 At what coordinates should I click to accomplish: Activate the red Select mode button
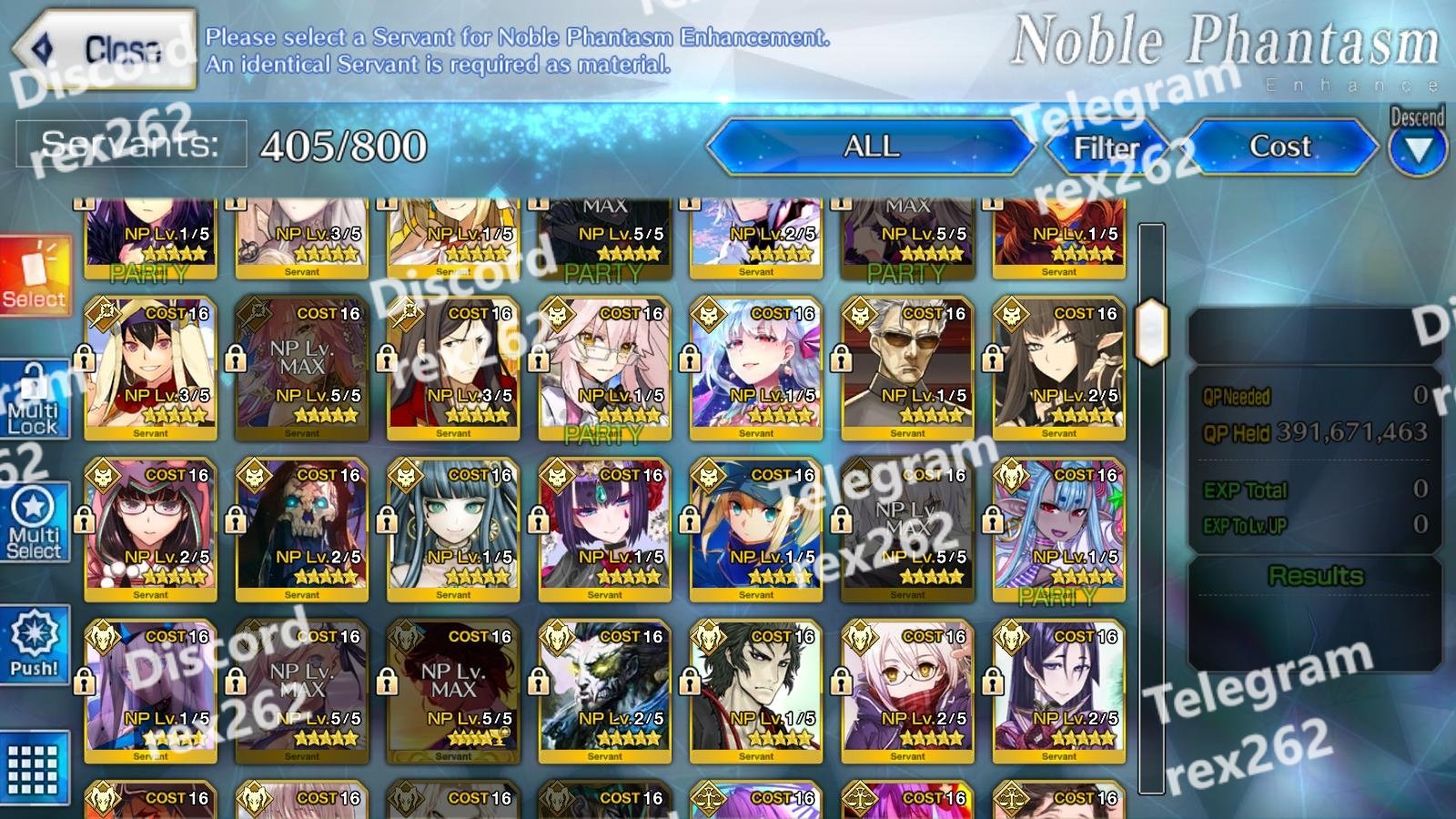pos(35,276)
